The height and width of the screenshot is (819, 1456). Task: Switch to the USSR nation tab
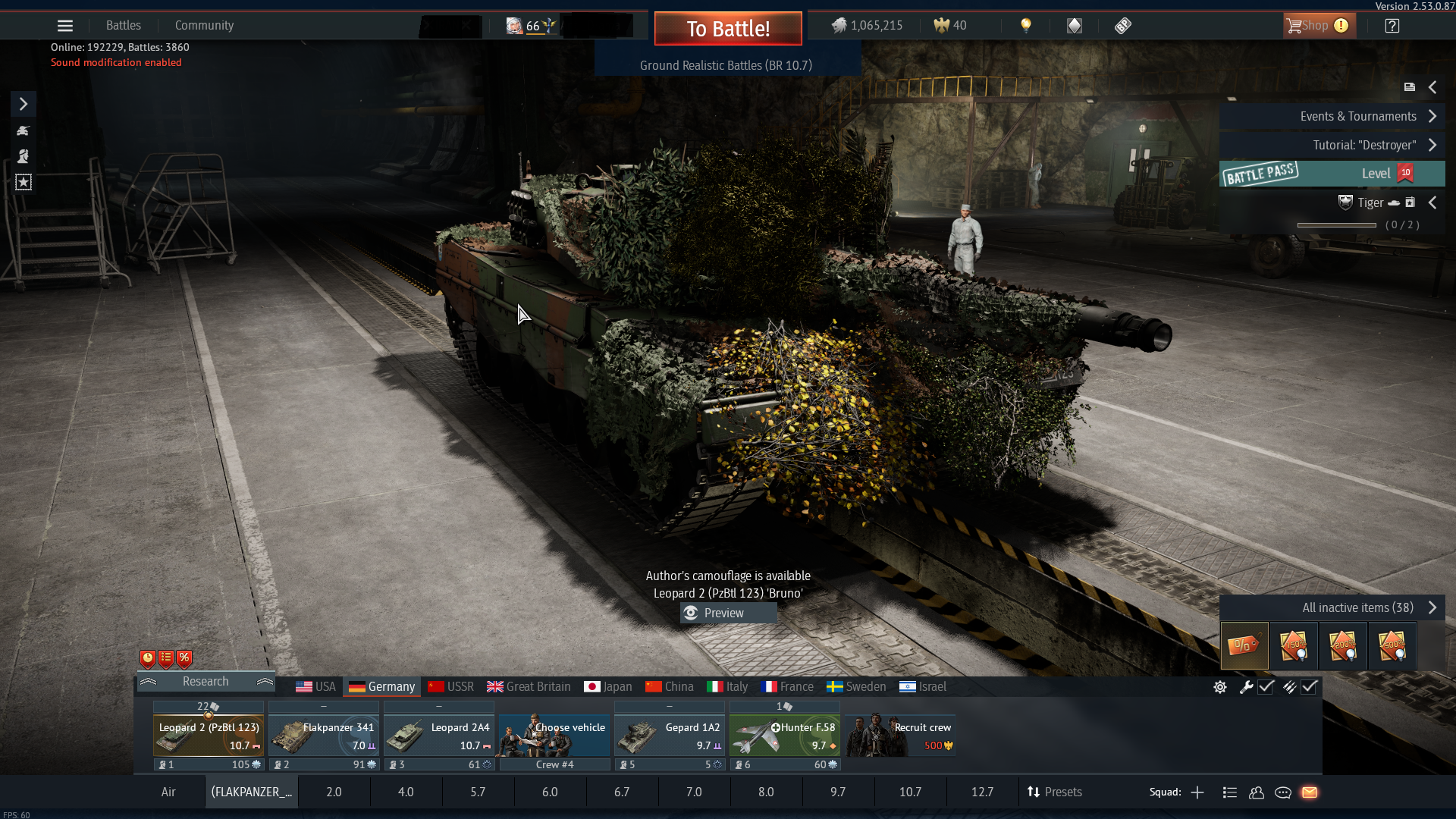pos(451,687)
